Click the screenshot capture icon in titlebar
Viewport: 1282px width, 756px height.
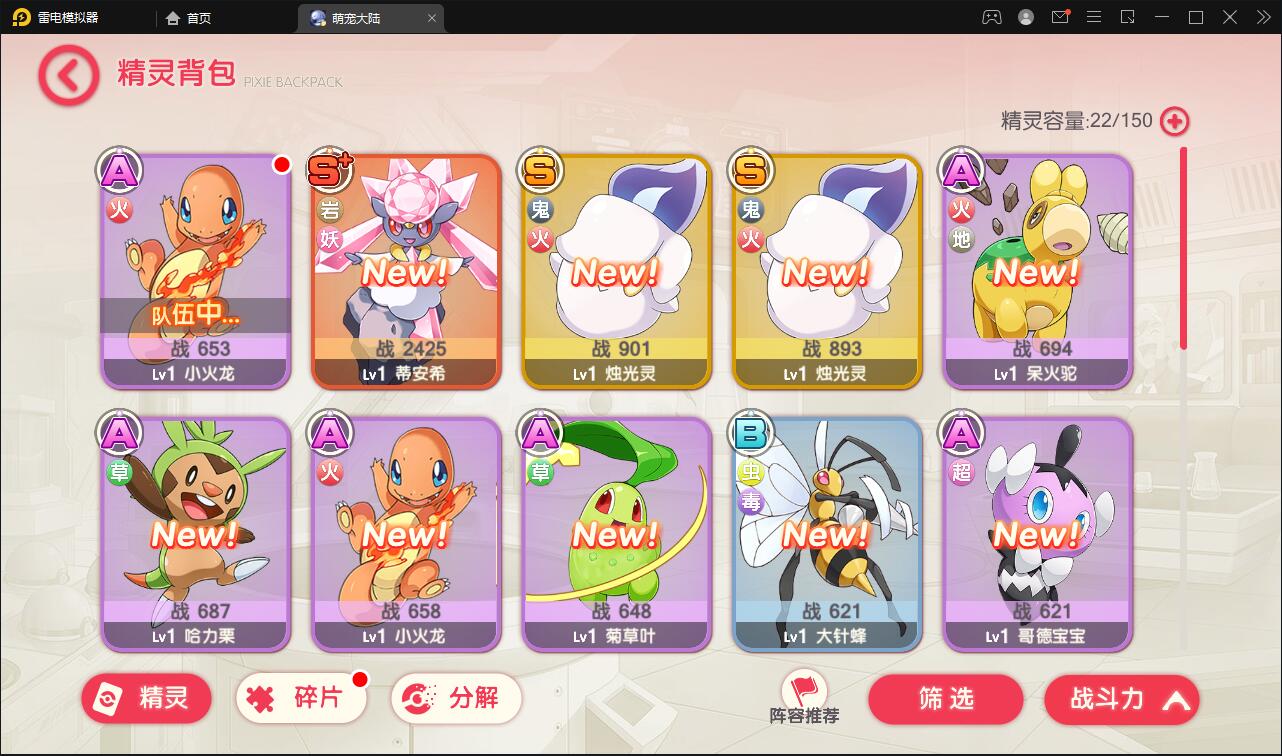pyautogui.click(x=1126, y=17)
